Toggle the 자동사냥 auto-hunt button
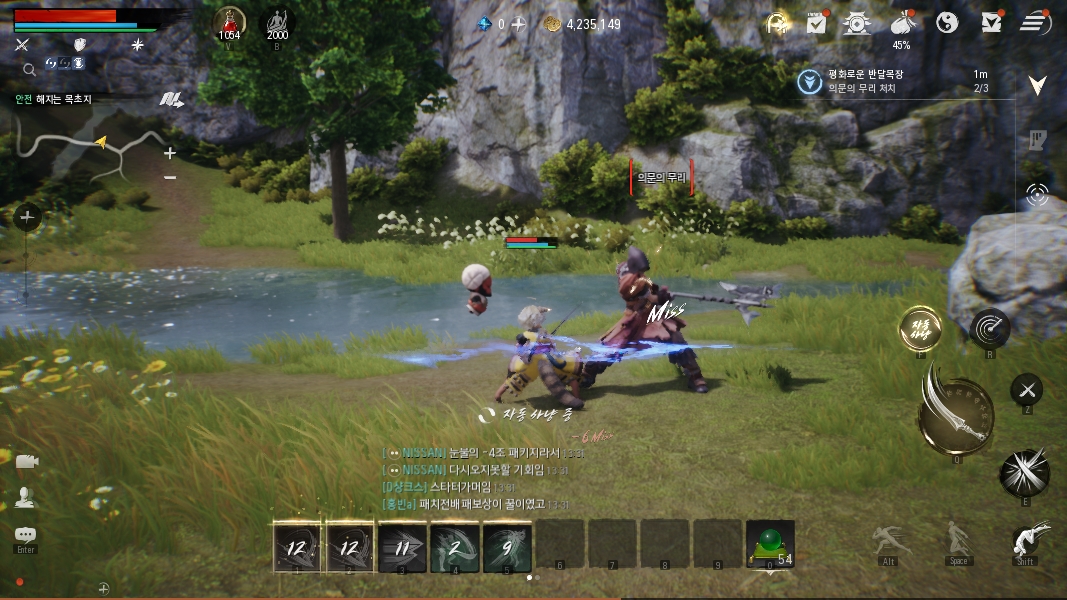 tap(920, 328)
